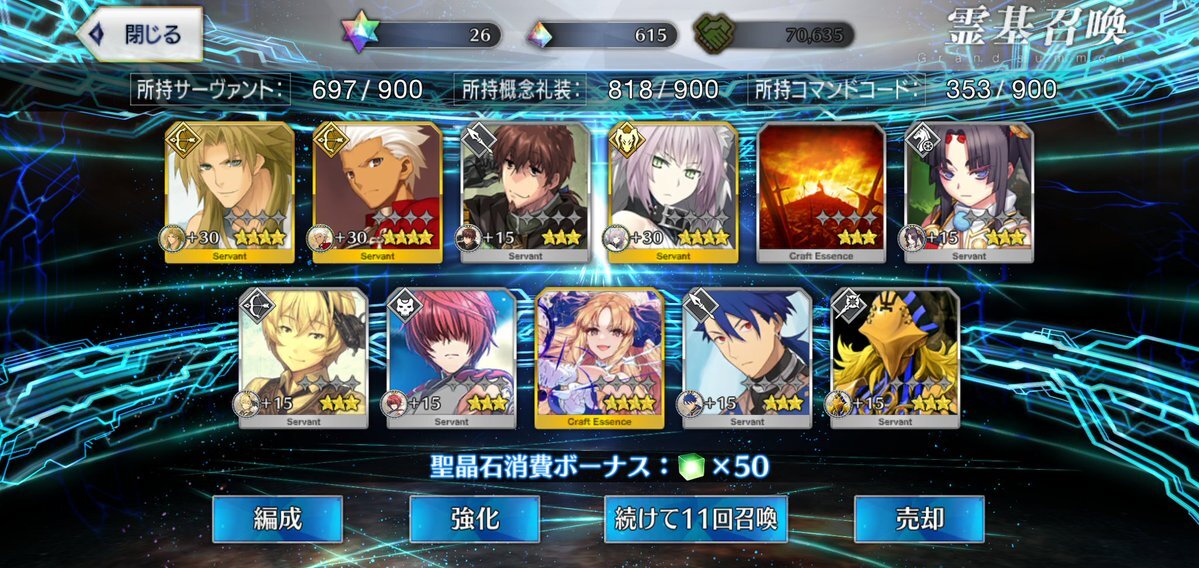Select the red-haired servant with covered eyes
The width and height of the screenshot is (1199, 568).
pyautogui.click(x=452, y=357)
